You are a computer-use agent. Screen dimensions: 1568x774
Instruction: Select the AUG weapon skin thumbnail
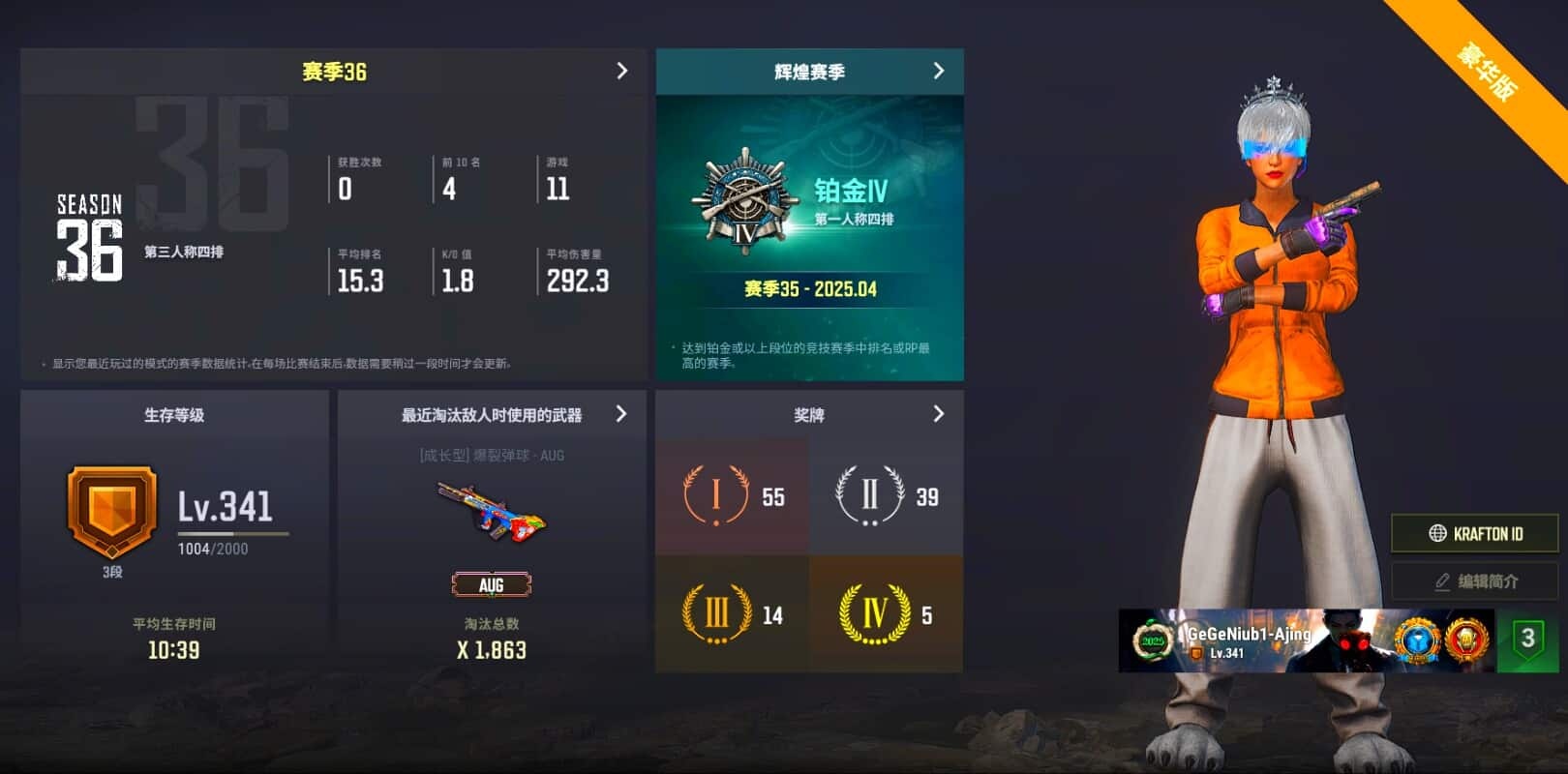click(x=491, y=512)
